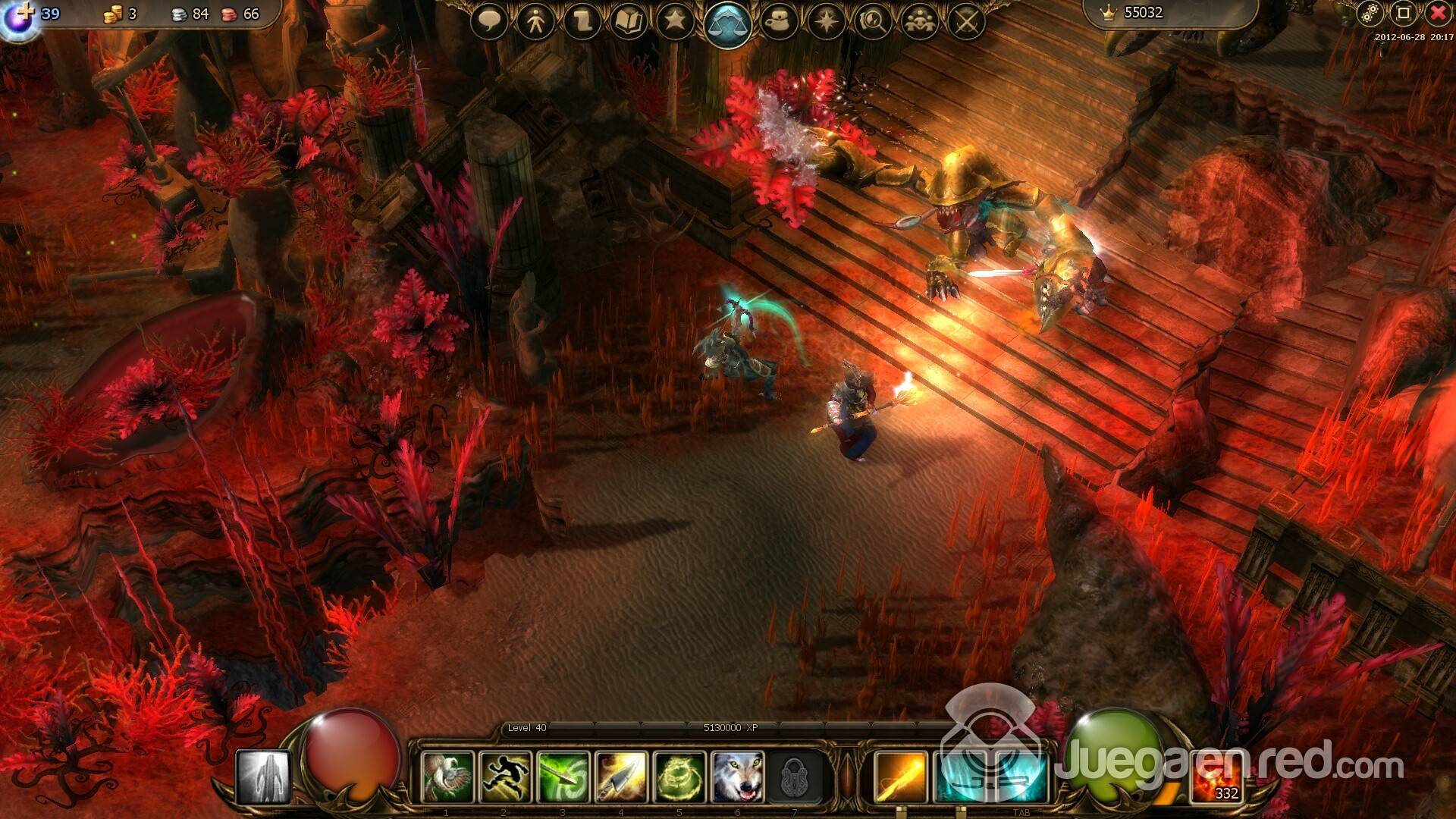The height and width of the screenshot is (819, 1456).
Task: Open the magnifying glass search icon
Action: 873,21
